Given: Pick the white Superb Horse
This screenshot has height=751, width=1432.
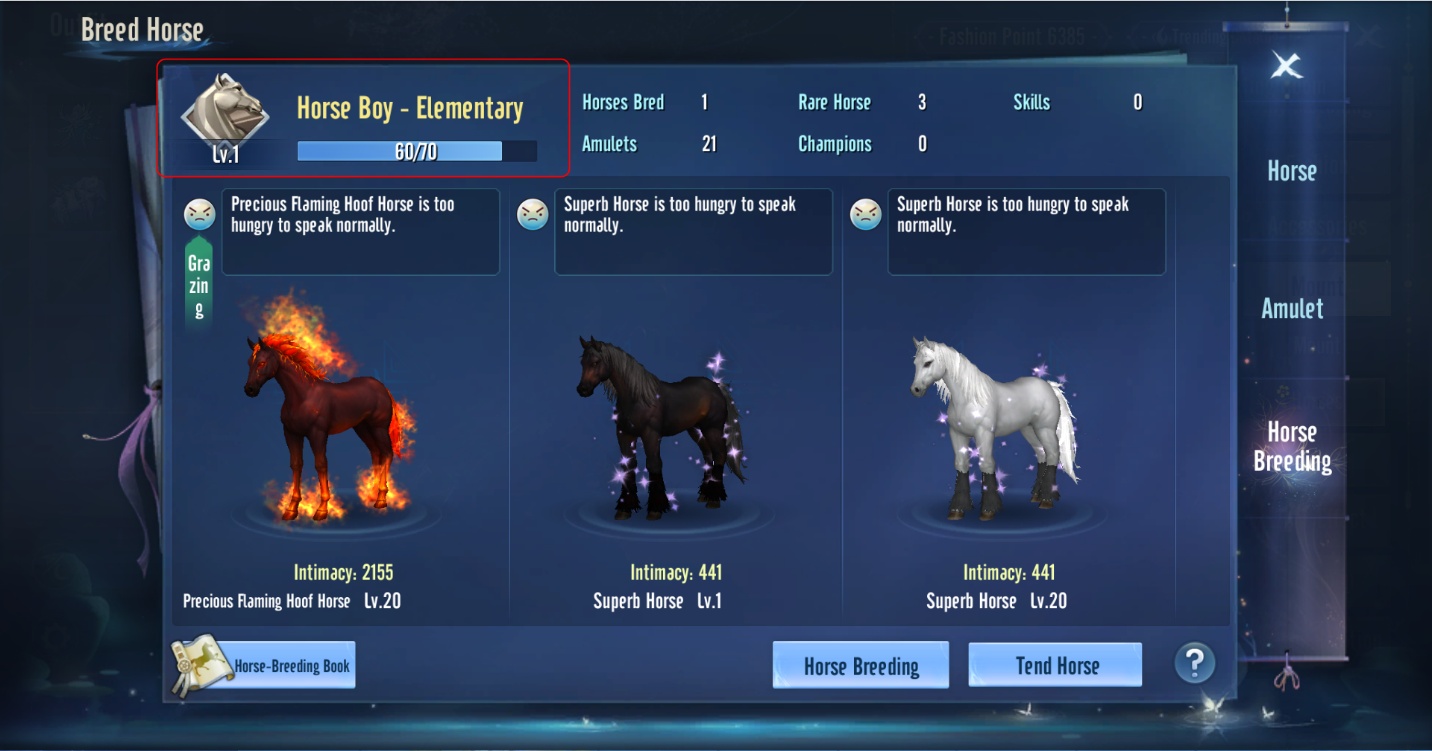Looking at the screenshot, I should 992,428.
